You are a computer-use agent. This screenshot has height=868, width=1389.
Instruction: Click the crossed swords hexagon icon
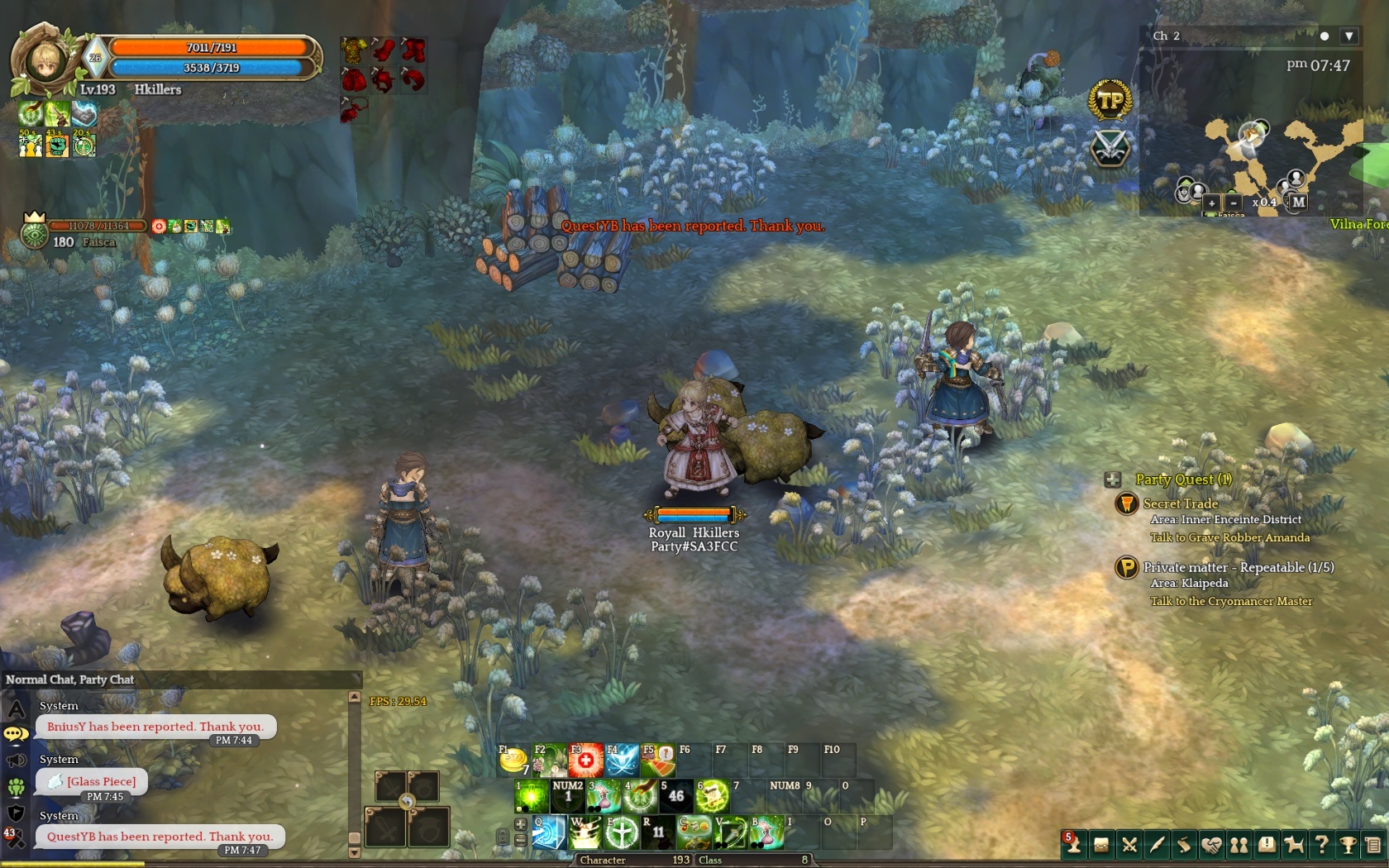[1110, 148]
